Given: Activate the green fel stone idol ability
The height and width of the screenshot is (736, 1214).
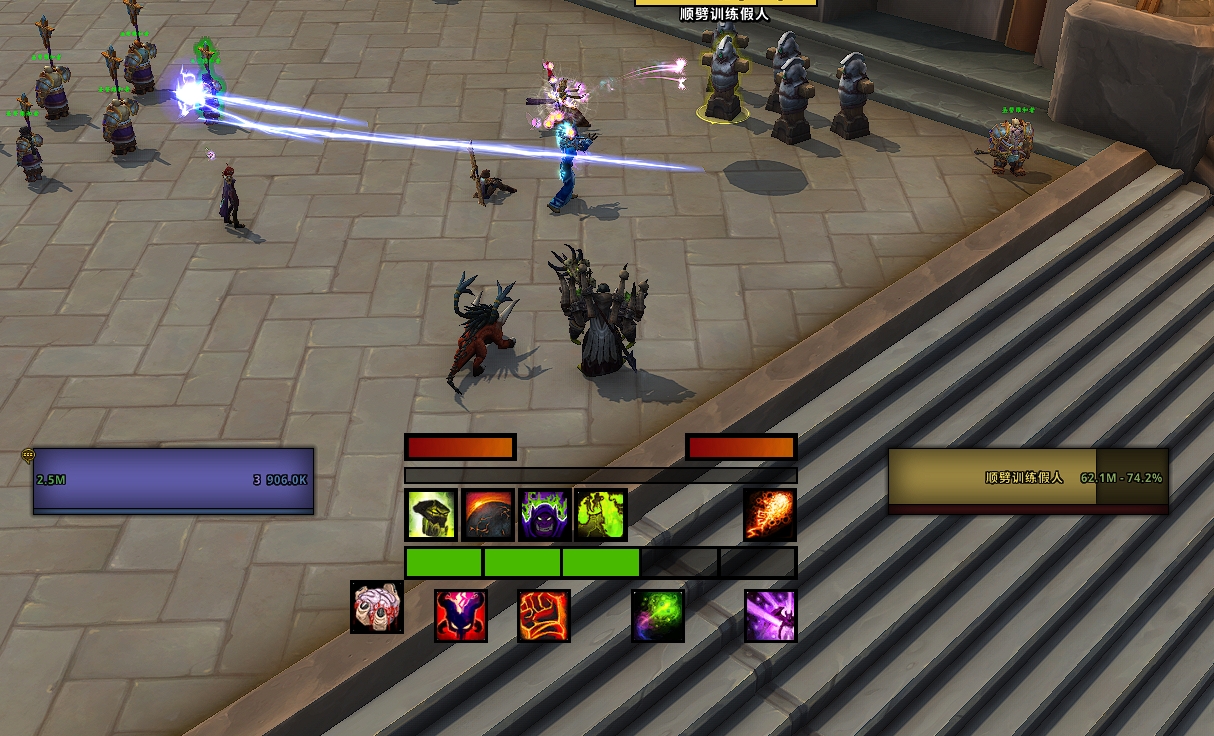Looking at the screenshot, I should click(x=432, y=515).
